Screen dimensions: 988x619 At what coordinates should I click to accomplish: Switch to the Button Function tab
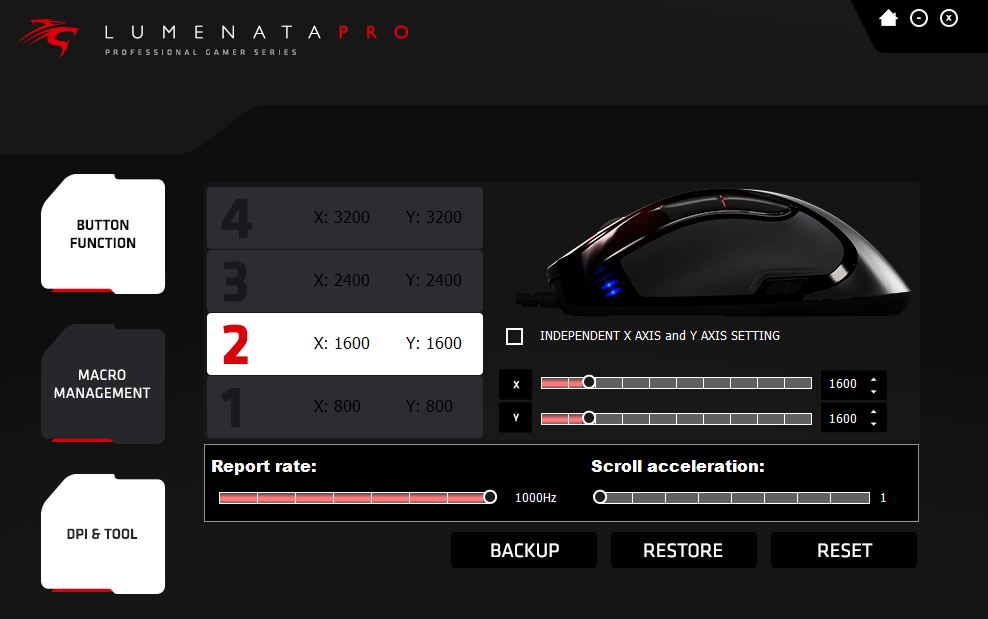pyautogui.click(x=103, y=234)
